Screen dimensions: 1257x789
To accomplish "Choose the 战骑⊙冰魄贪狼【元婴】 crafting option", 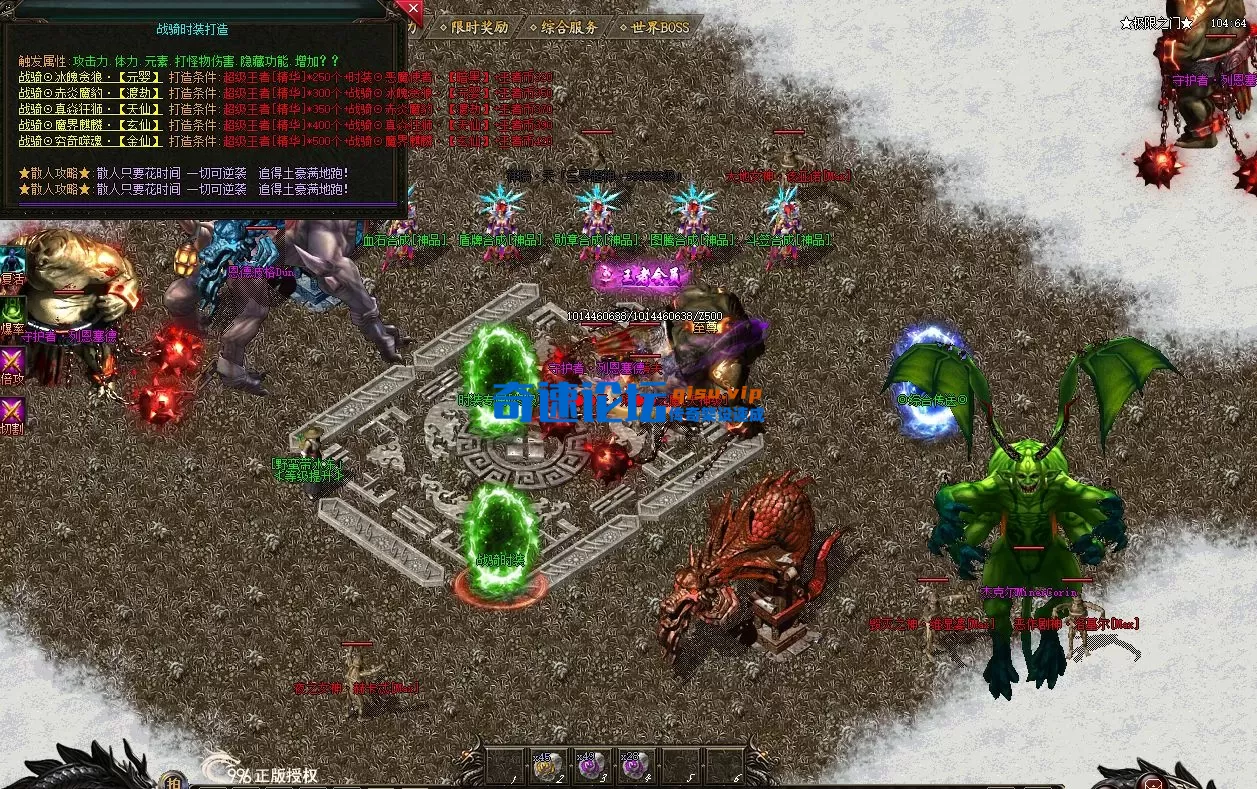I will [89, 77].
